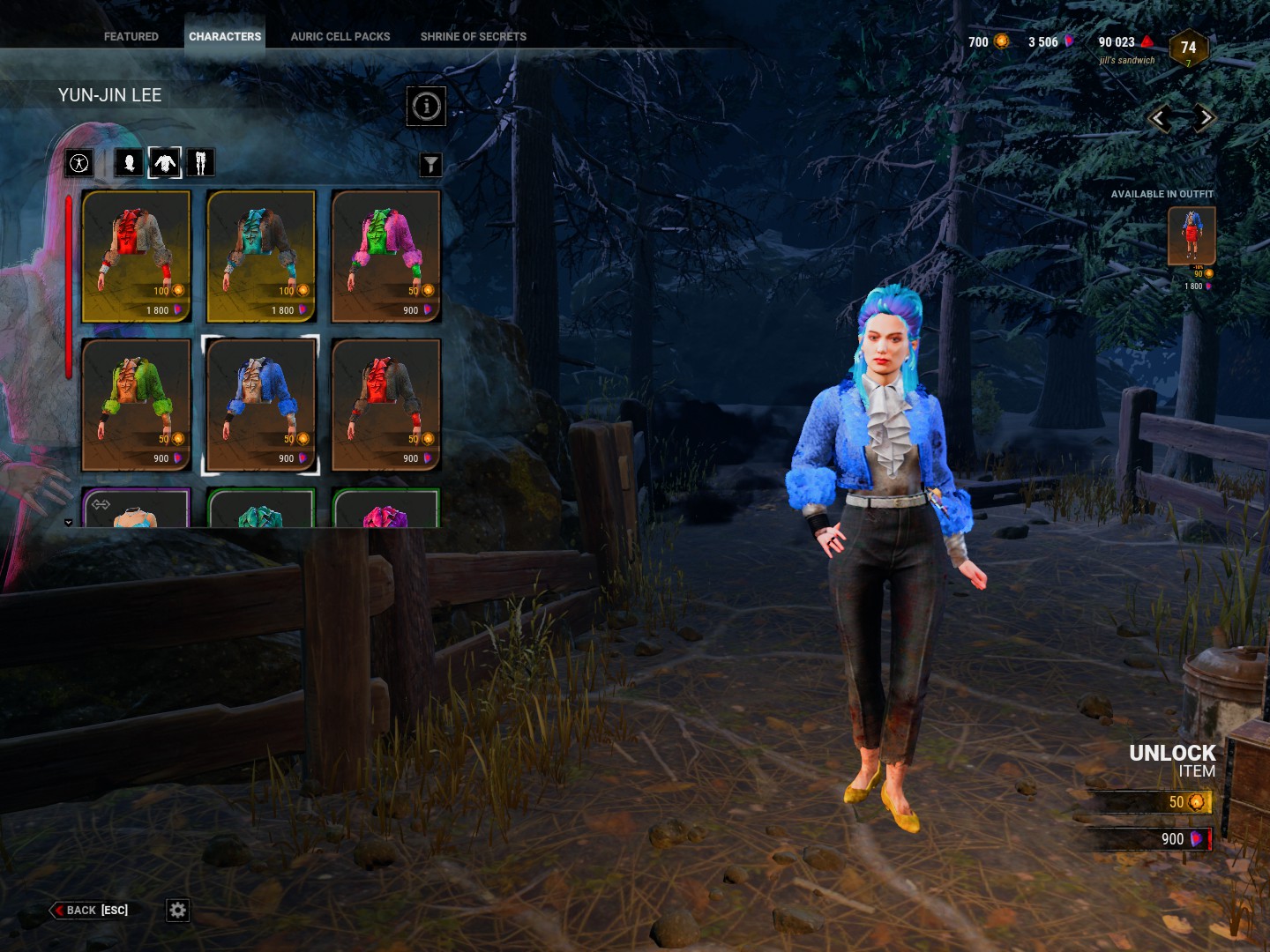Choose the teal jacket costing 1800 shards
The width and height of the screenshot is (1270, 952).
pos(261,256)
